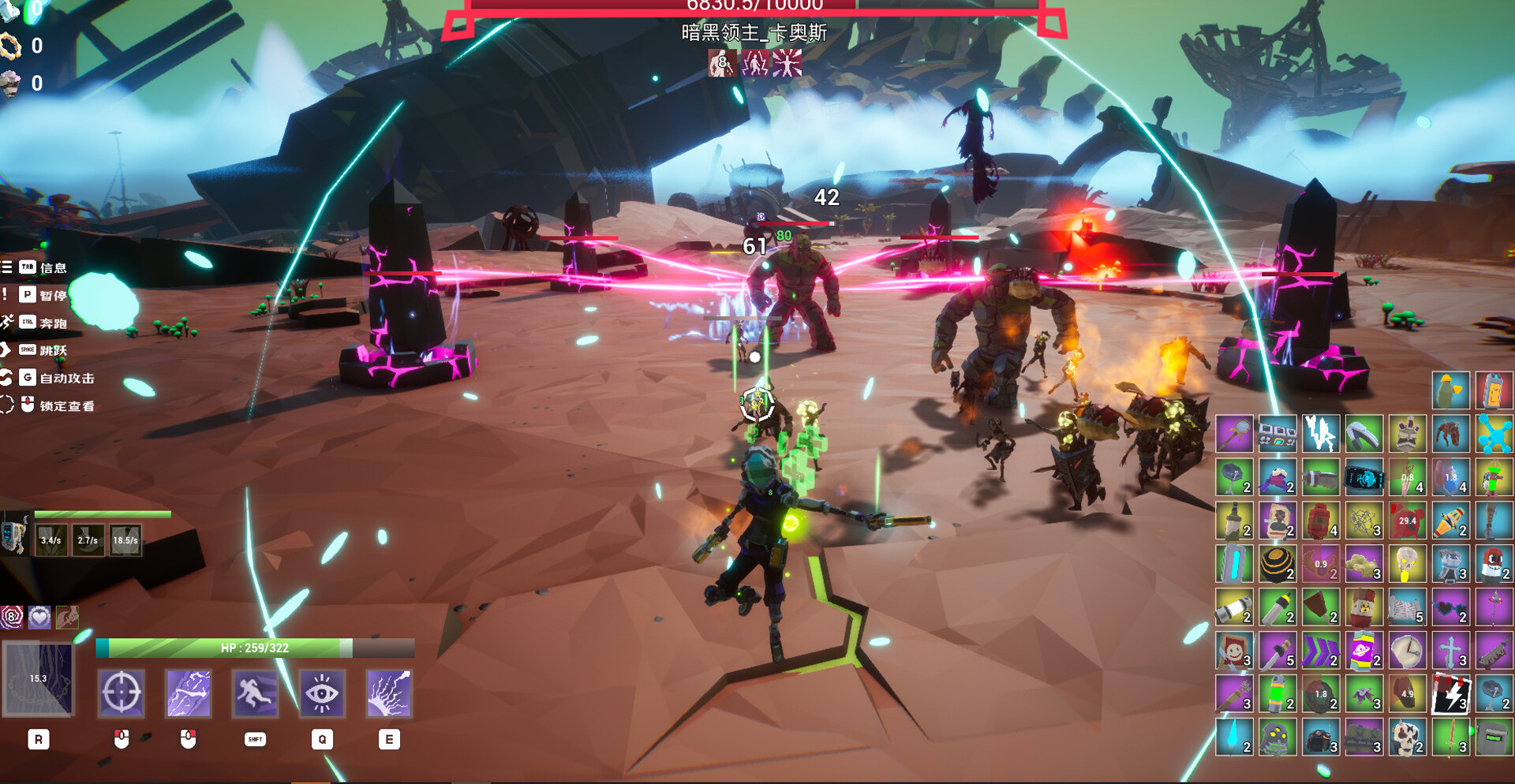Select the chained ultimate skill on cooldown
Screen dimensions: 1515x784
(39, 679)
